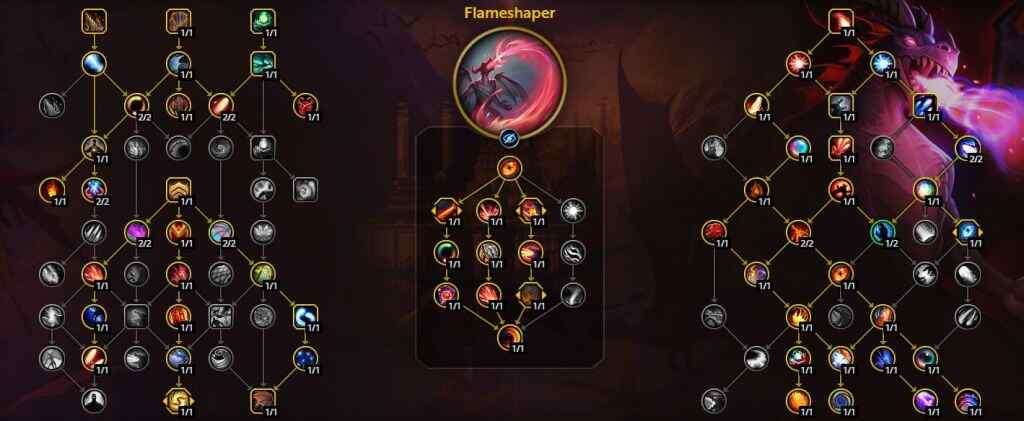This screenshot has width=1024, height=421.
Task: Select the red starburst talent in the right tree
Action: [798, 63]
